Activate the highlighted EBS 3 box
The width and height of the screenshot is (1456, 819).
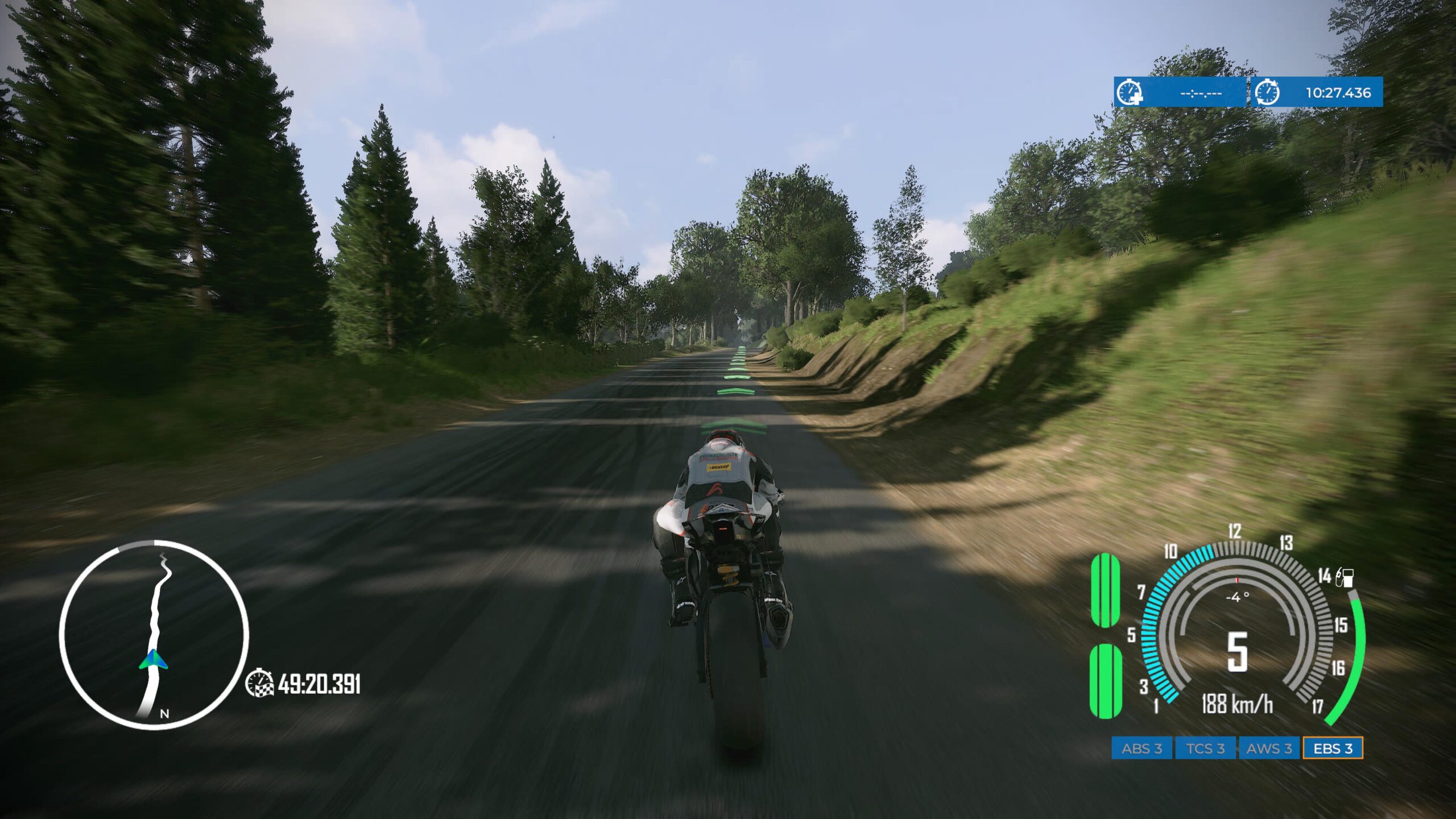[1333, 748]
